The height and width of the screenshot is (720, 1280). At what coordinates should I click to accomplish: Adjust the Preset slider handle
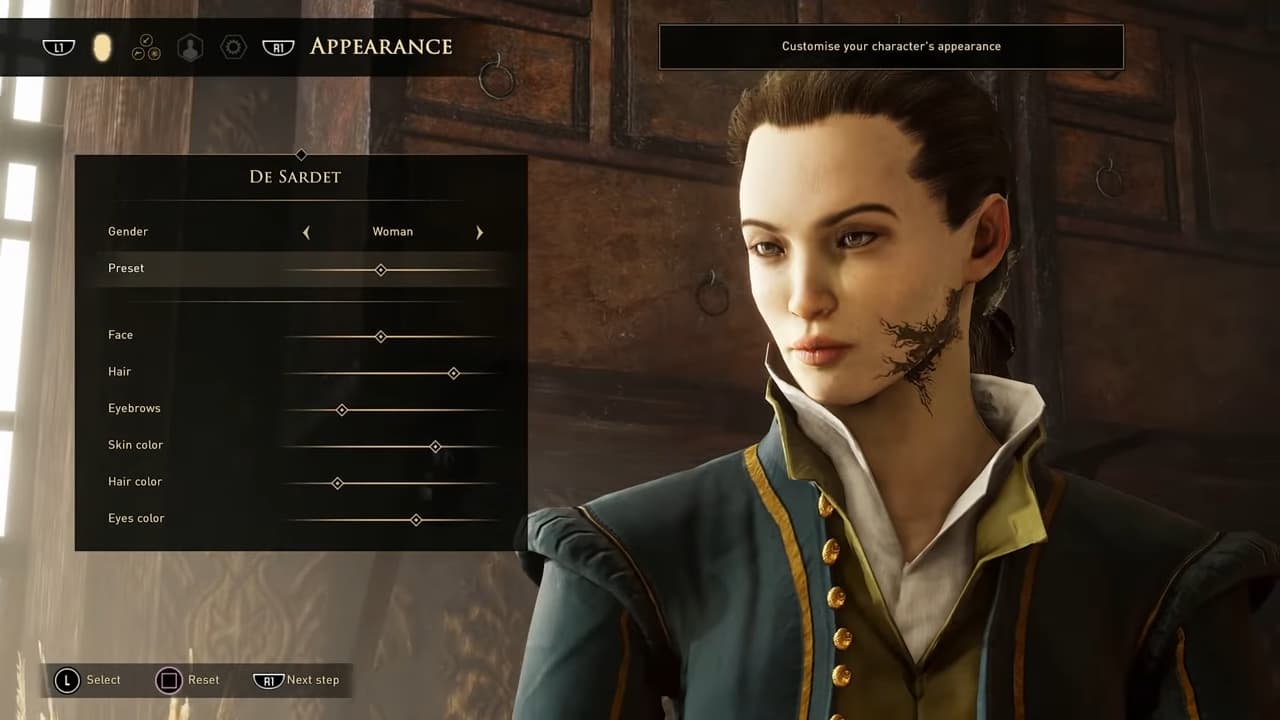point(381,270)
